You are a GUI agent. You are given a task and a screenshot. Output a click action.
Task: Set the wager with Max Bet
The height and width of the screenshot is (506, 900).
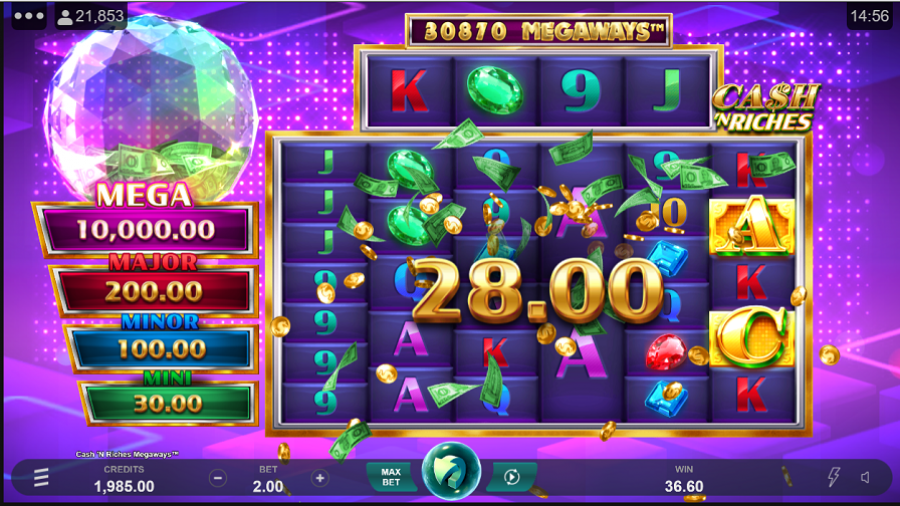(x=391, y=477)
